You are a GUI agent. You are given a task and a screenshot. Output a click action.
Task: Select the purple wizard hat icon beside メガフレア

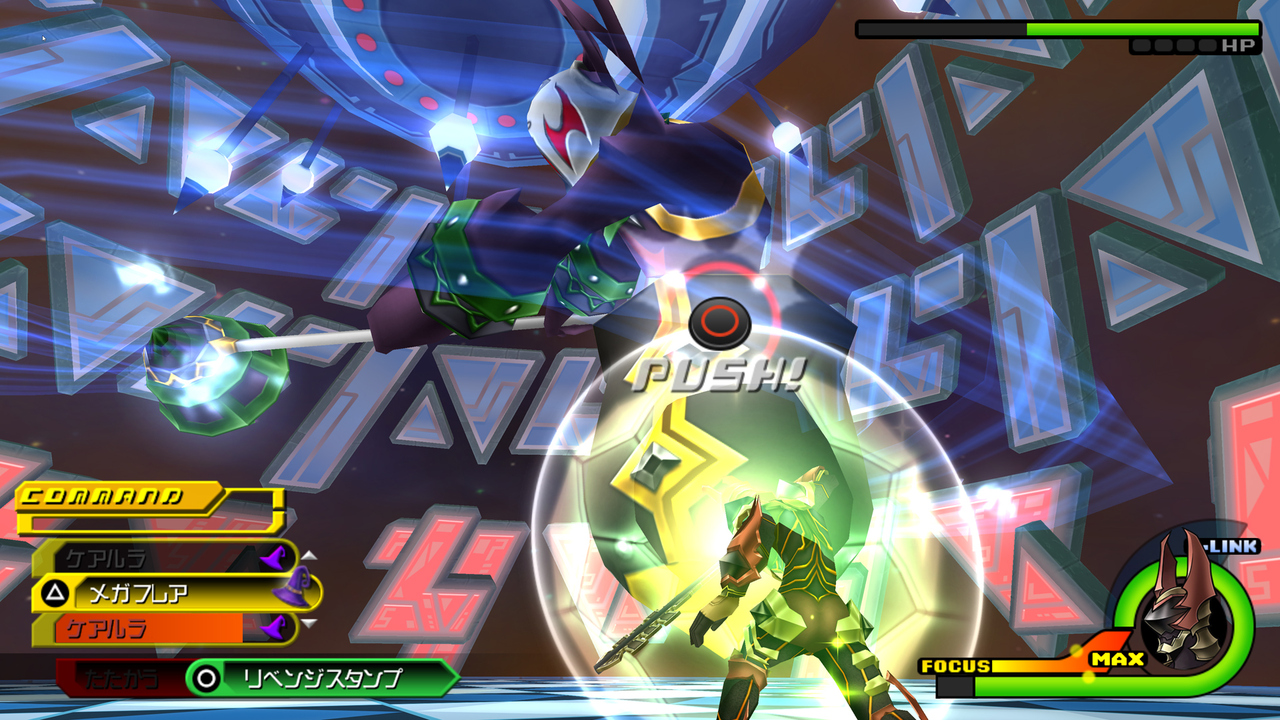(290, 587)
